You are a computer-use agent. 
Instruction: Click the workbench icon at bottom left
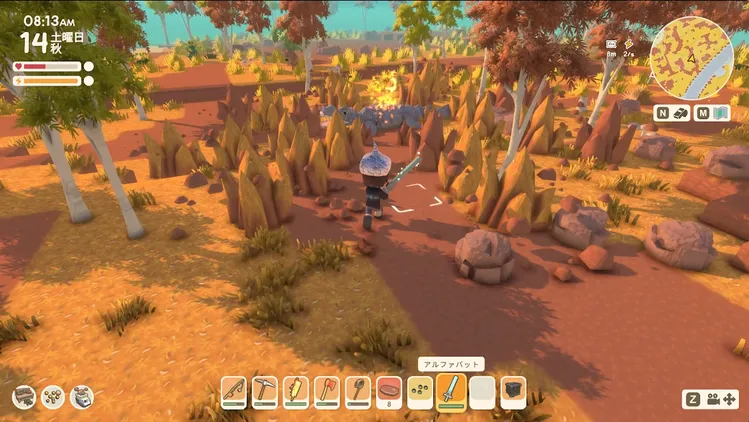pyautogui.click(x=24, y=397)
